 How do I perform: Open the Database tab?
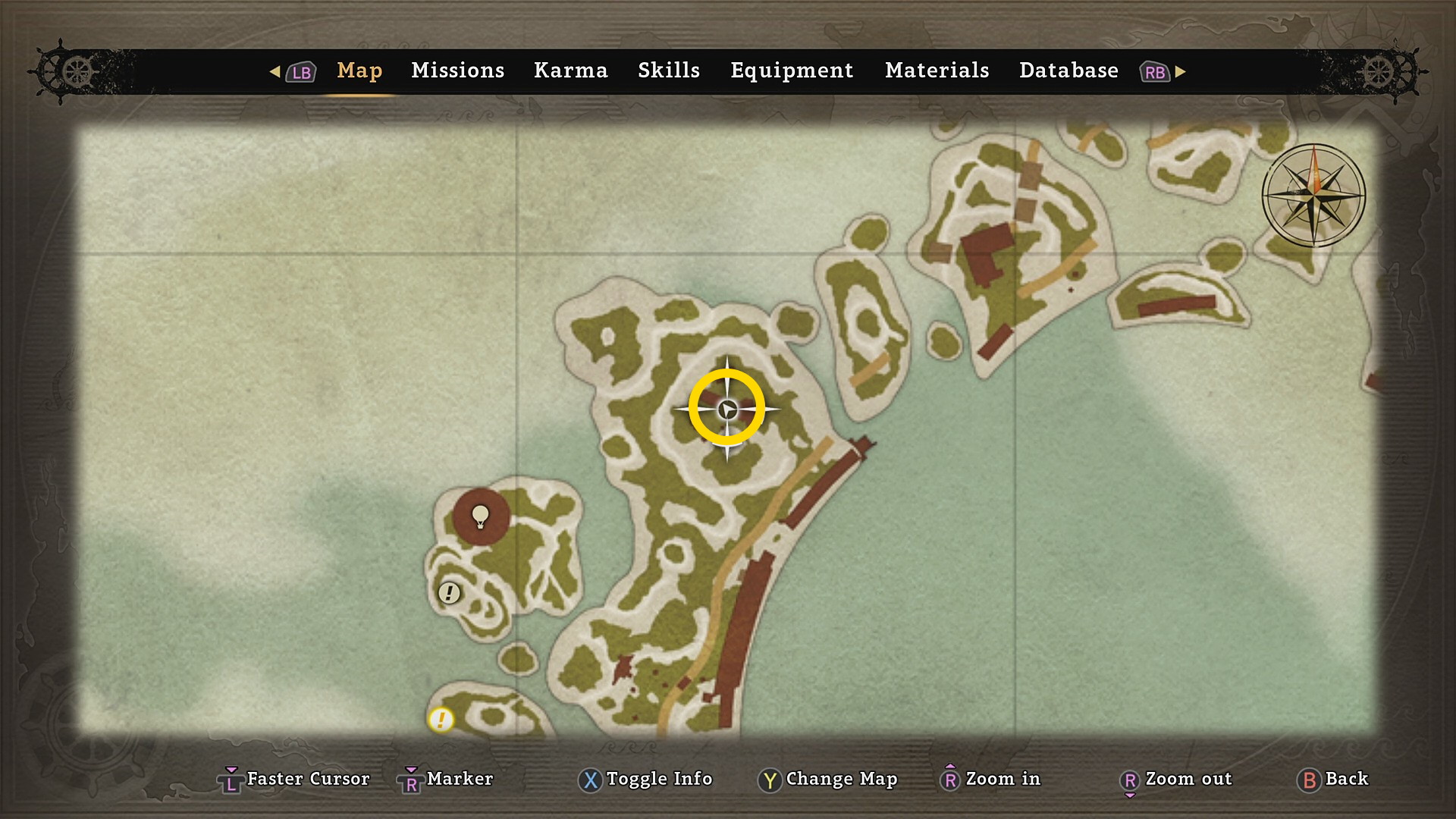[1068, 71]
